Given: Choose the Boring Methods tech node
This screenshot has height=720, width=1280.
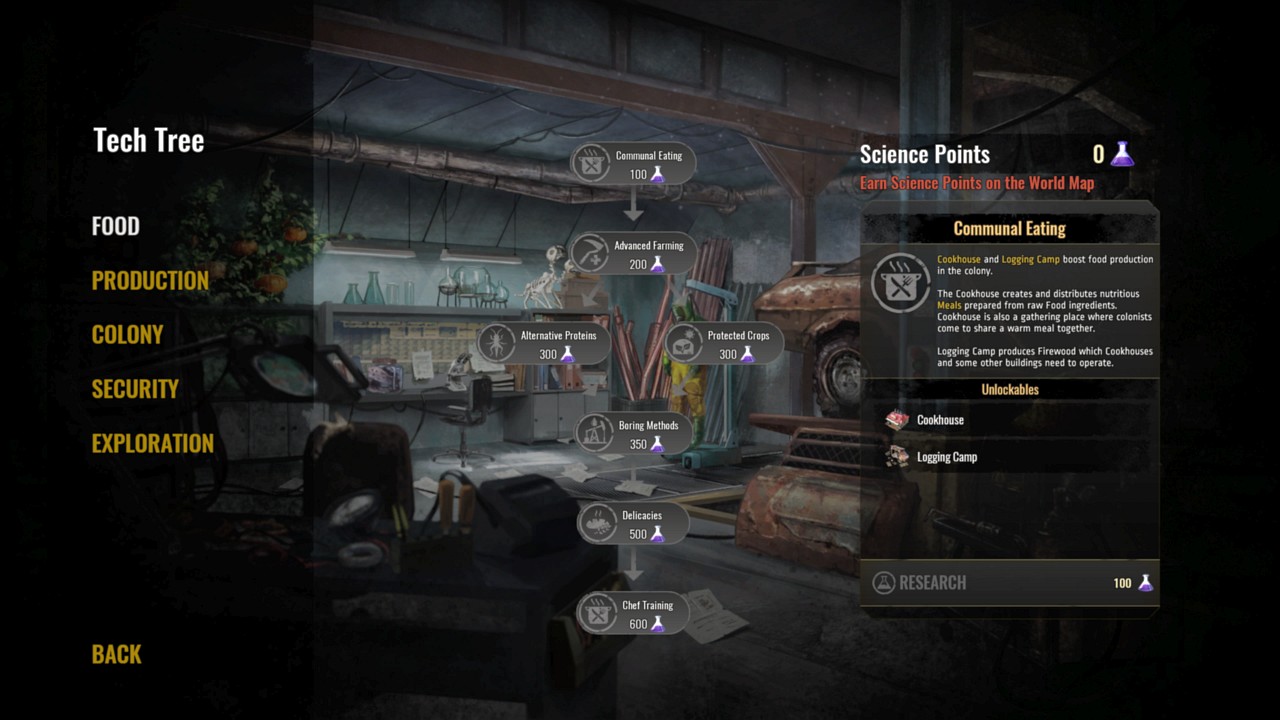Looking at the screenshot, I should [633, 434].
